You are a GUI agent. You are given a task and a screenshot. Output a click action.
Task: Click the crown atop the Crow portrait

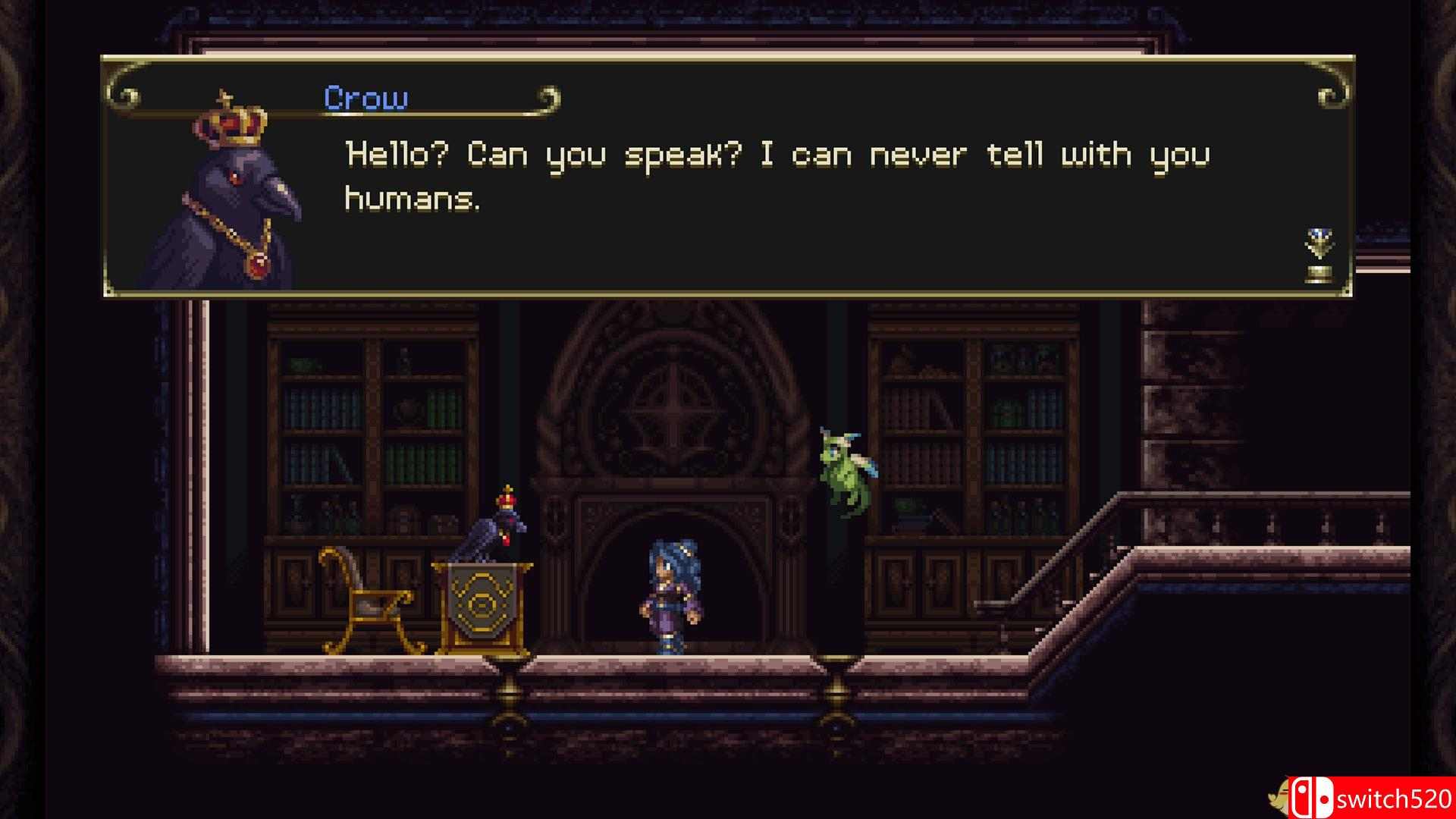pyautogui.click(x=231, y=121)
